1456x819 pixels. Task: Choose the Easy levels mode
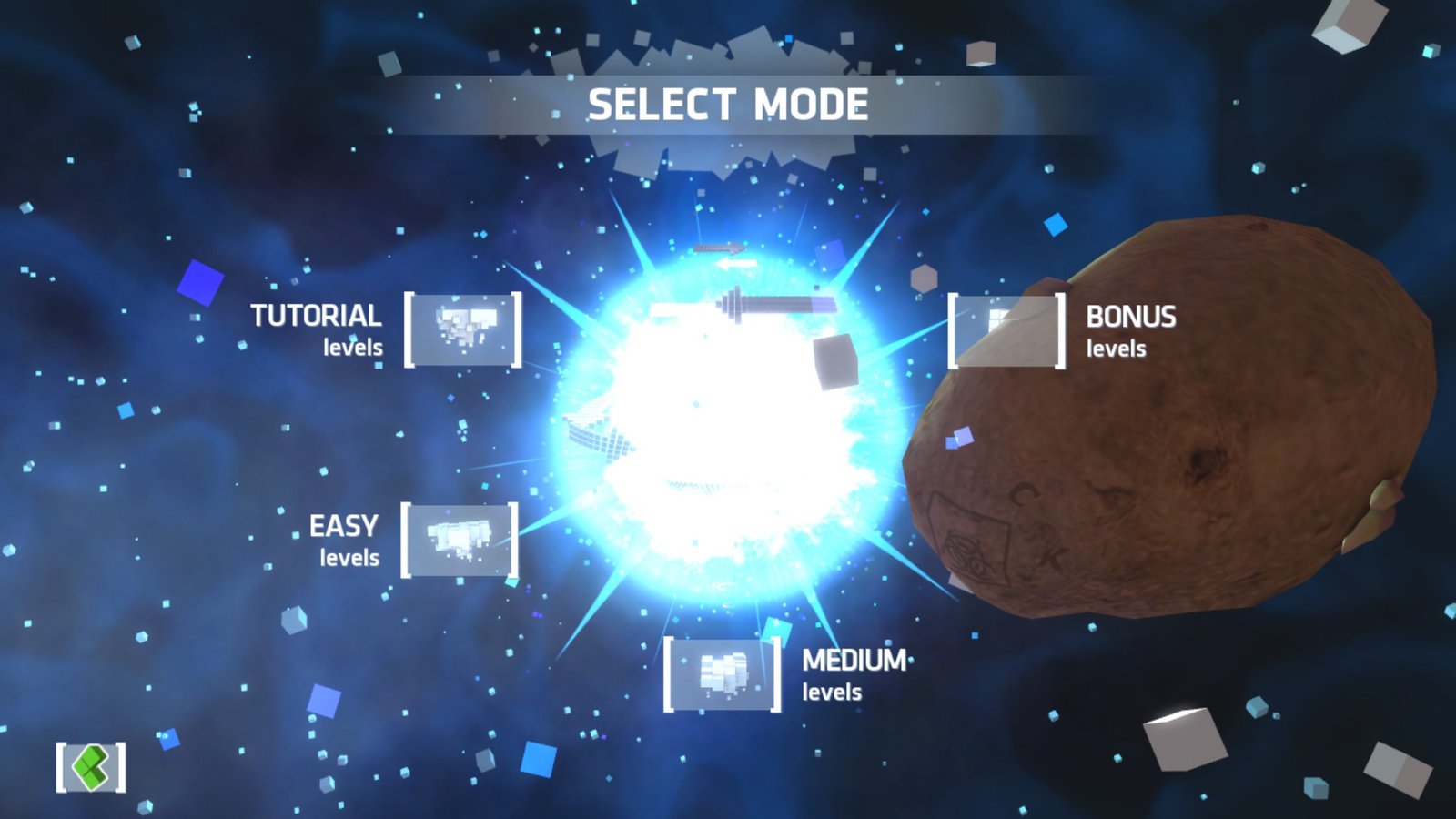tap(460, 540)
